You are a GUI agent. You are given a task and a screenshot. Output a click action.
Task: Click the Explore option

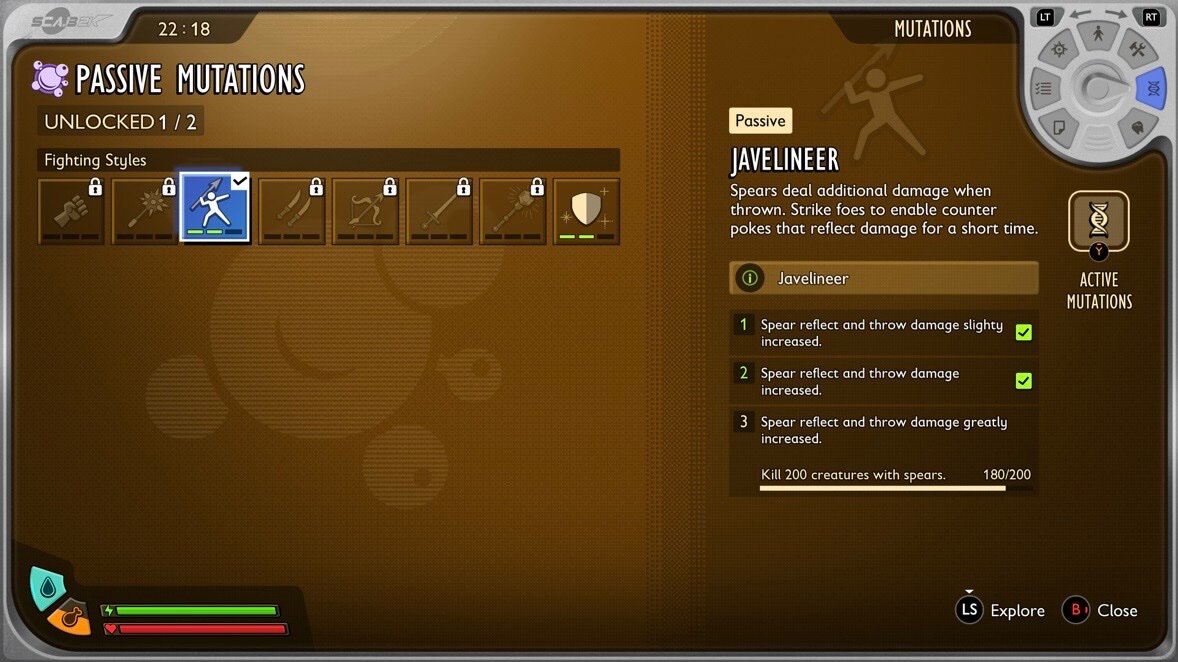tap(1001, 610)
